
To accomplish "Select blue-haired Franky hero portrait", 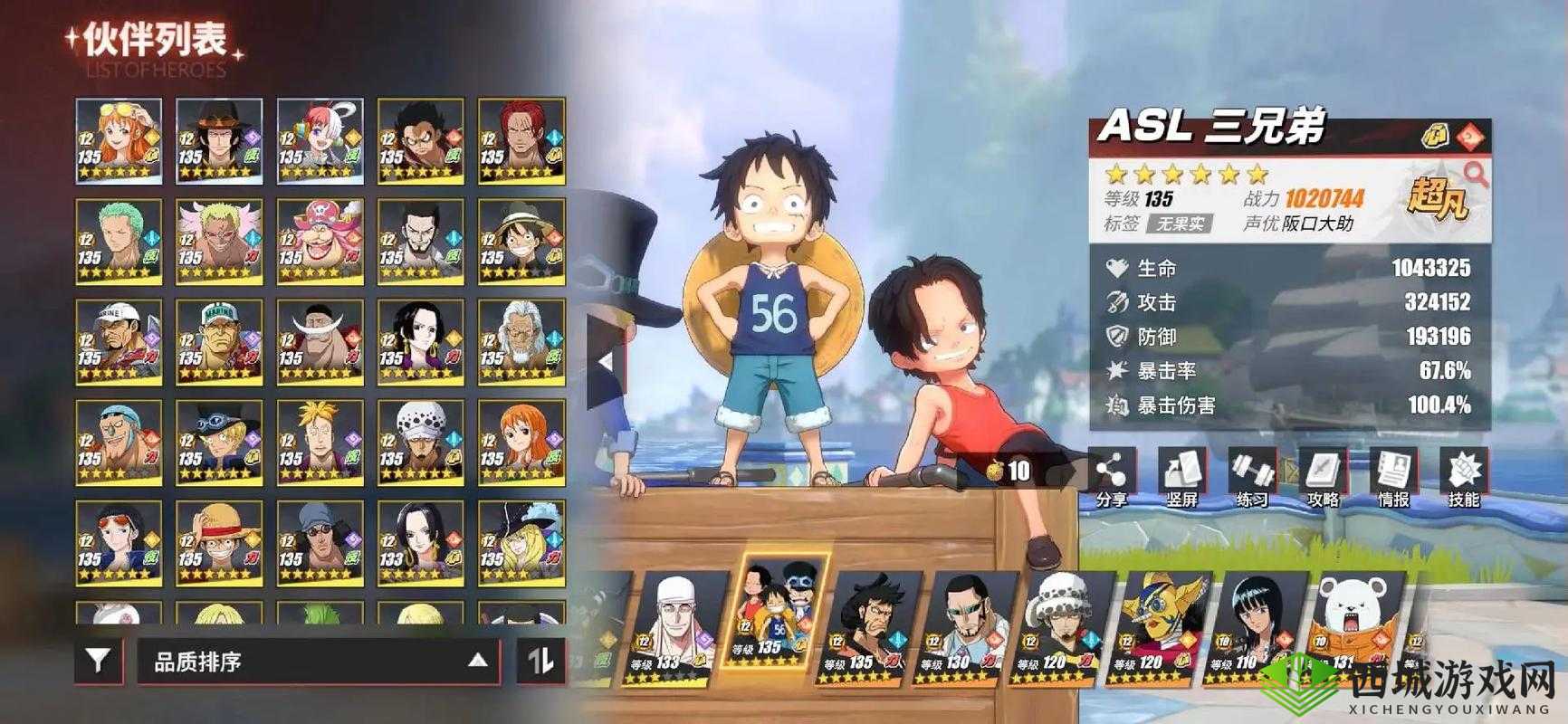I will click(119, 443).
